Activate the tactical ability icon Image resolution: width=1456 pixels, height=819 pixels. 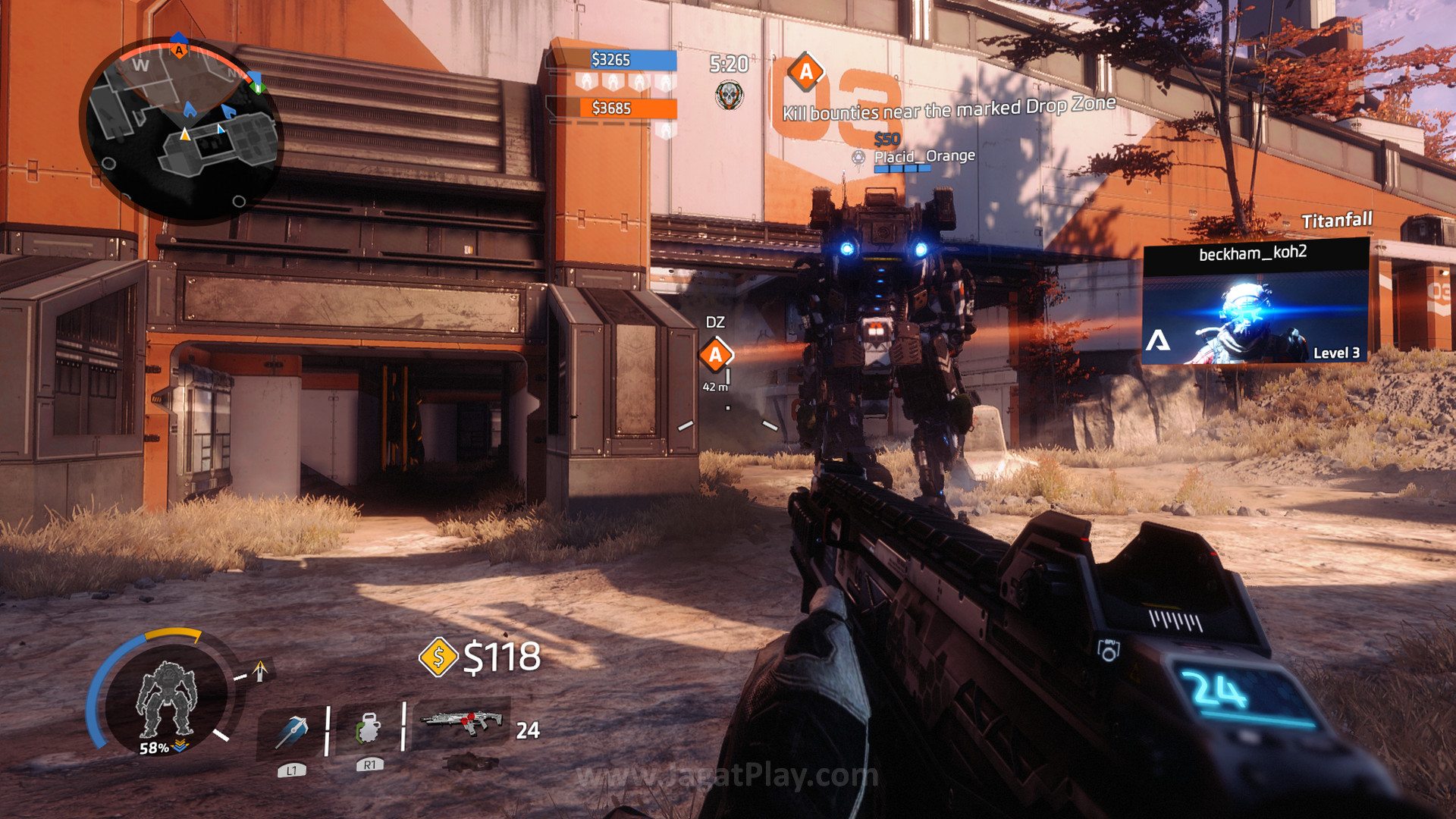(x=292, y=732)
